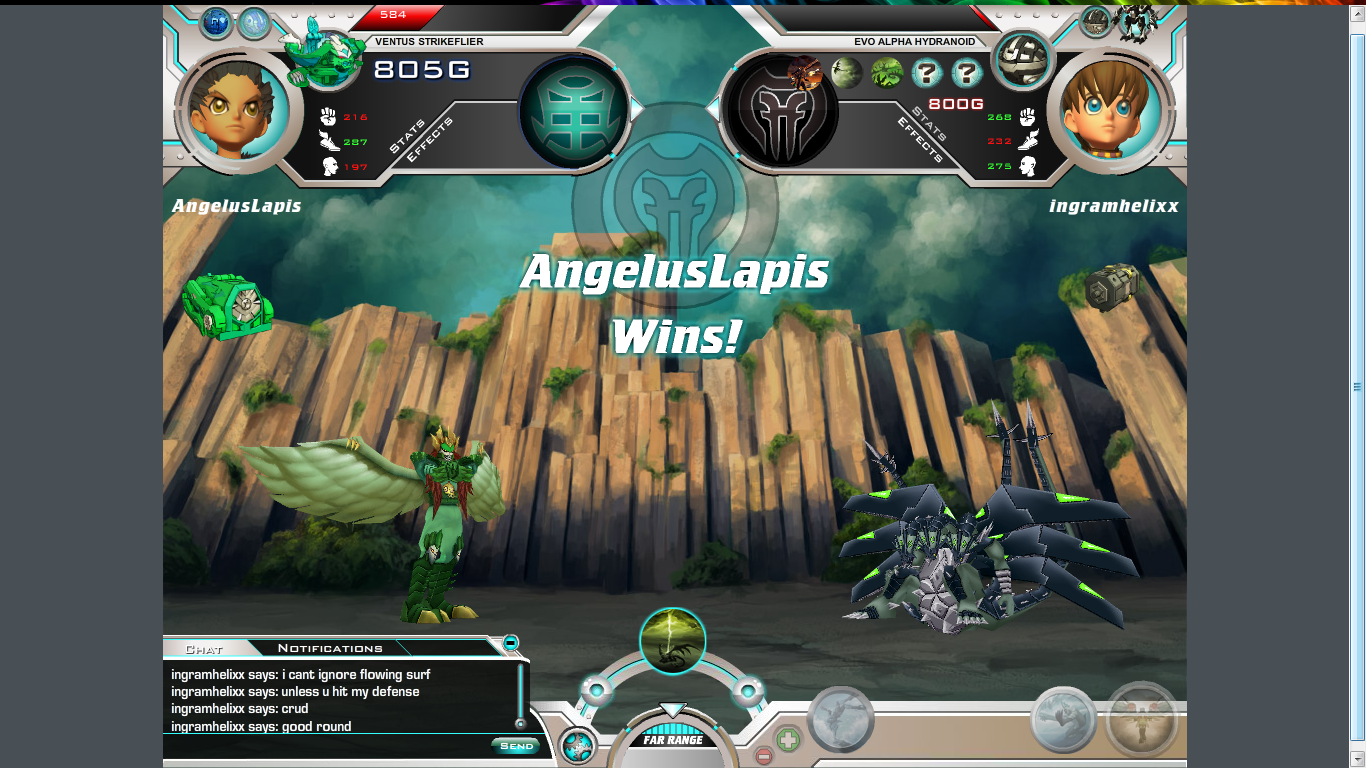Send the chat message

click(516, 746)
